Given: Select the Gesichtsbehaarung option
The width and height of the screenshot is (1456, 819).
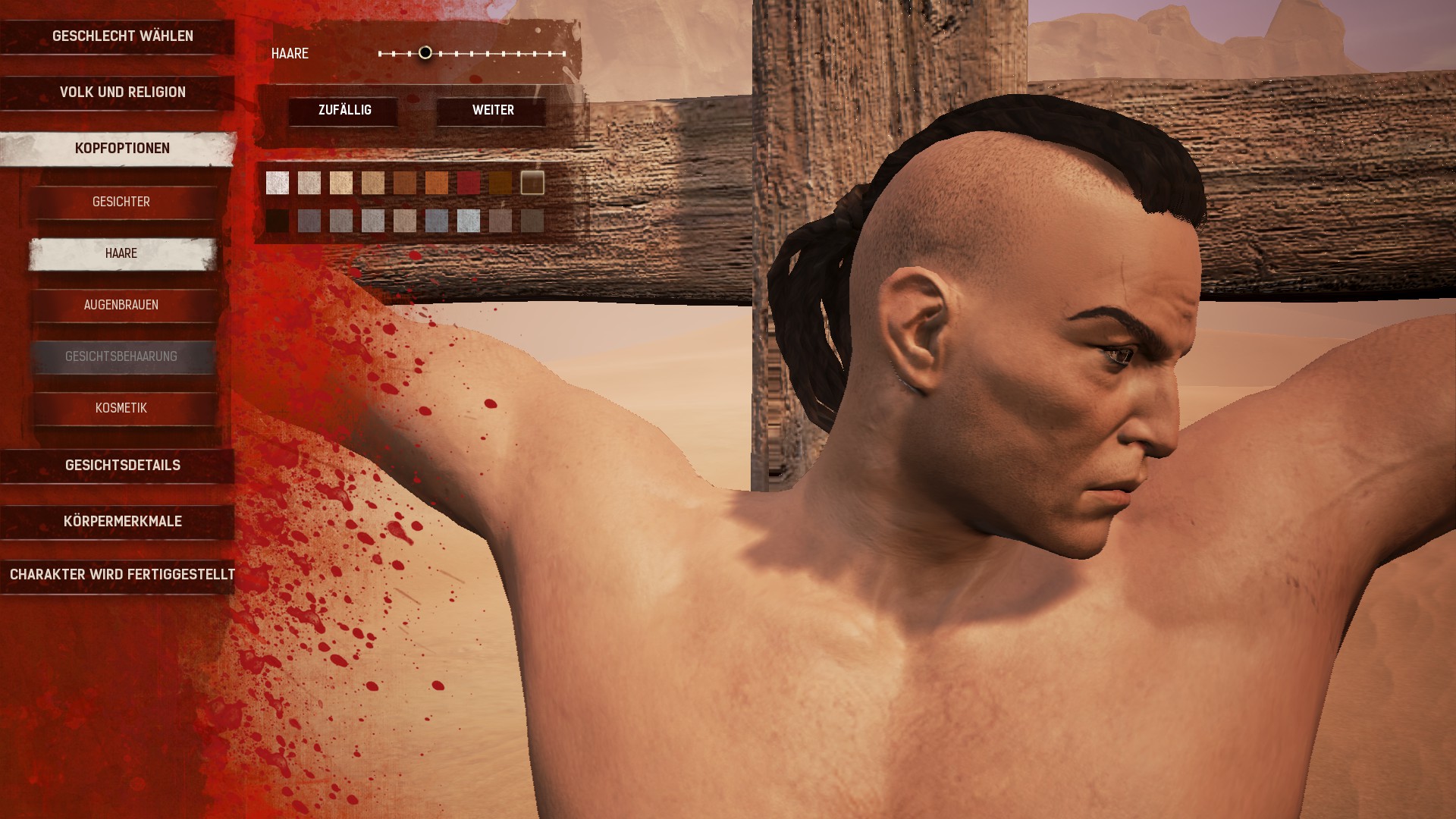Looking at the screenshot, I should [x=121, y=356].
